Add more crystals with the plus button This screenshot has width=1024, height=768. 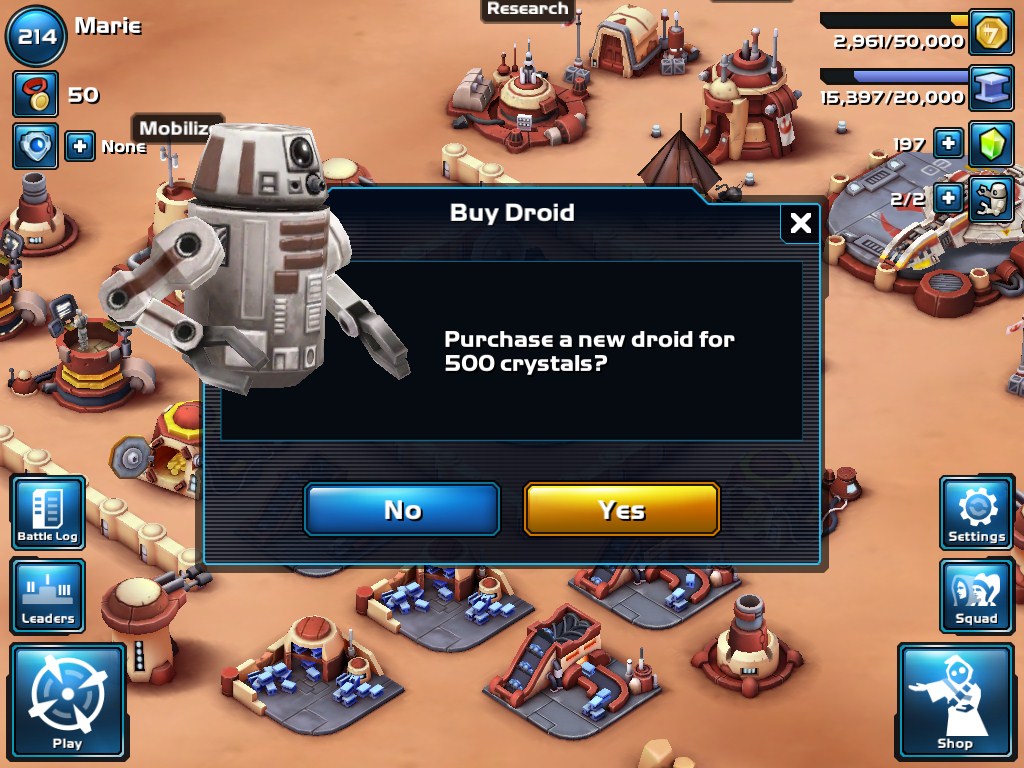(x=948, y=144)
